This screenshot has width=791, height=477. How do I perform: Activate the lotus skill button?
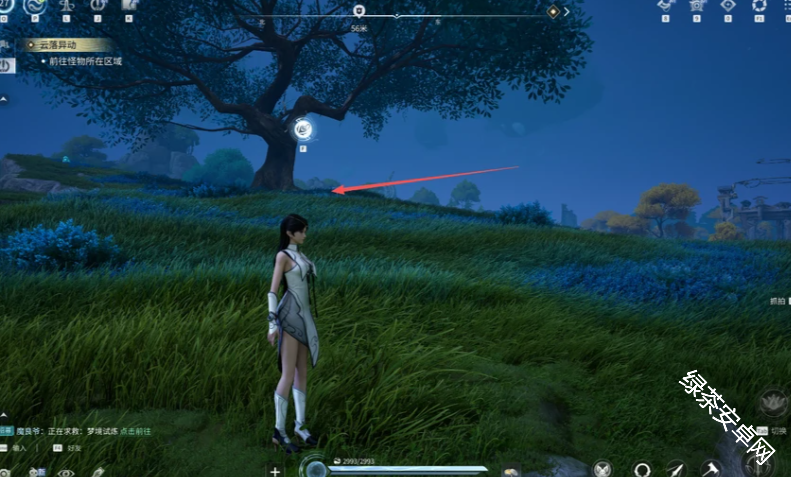pos(772,402)
